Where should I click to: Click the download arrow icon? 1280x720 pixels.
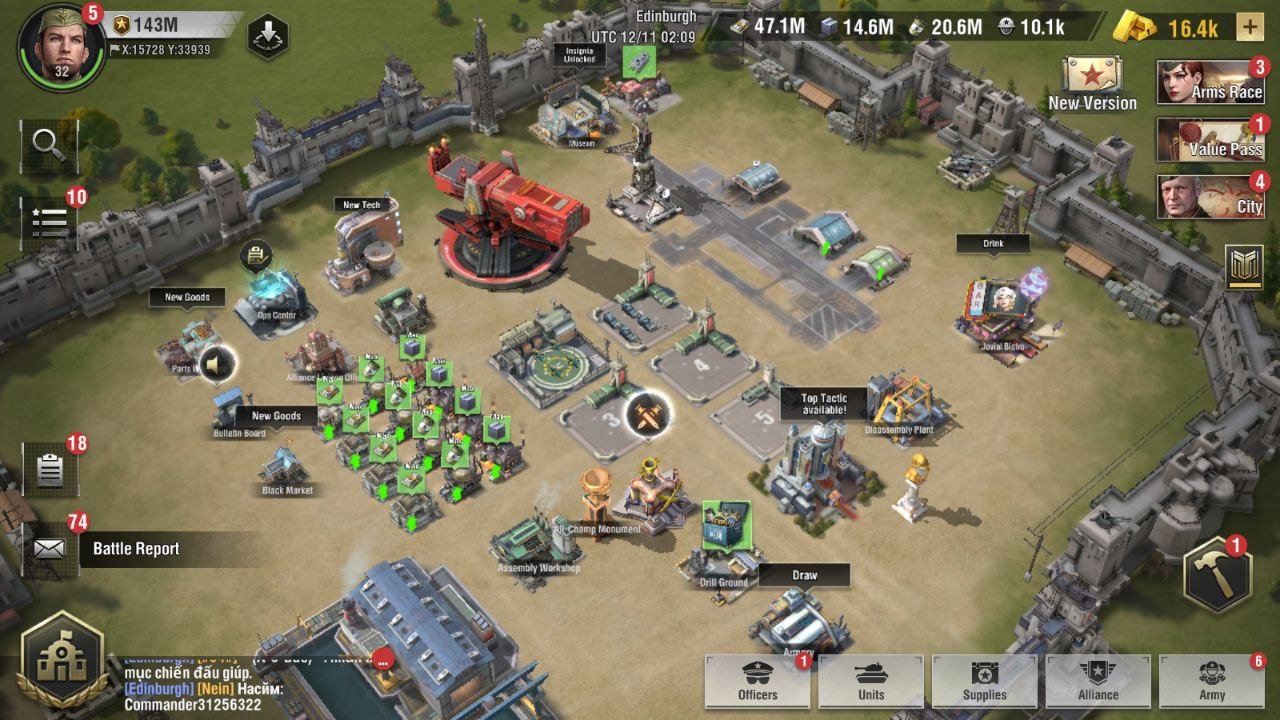coord(268,36)
